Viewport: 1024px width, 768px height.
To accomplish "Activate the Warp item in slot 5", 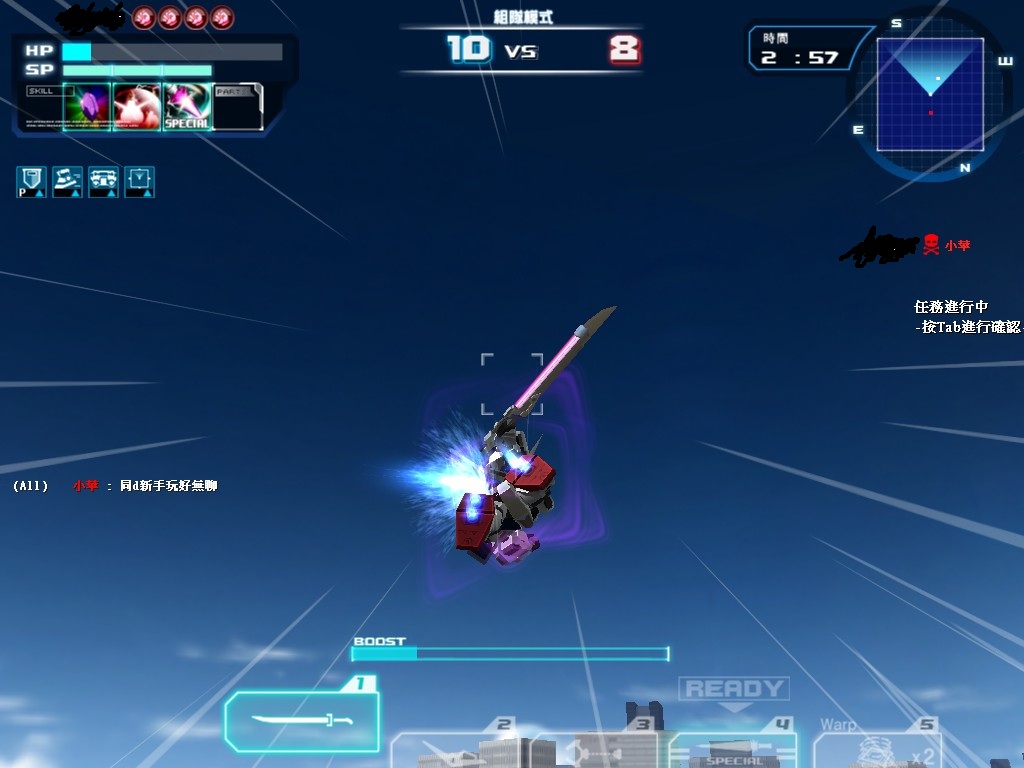I will (876, 750).
